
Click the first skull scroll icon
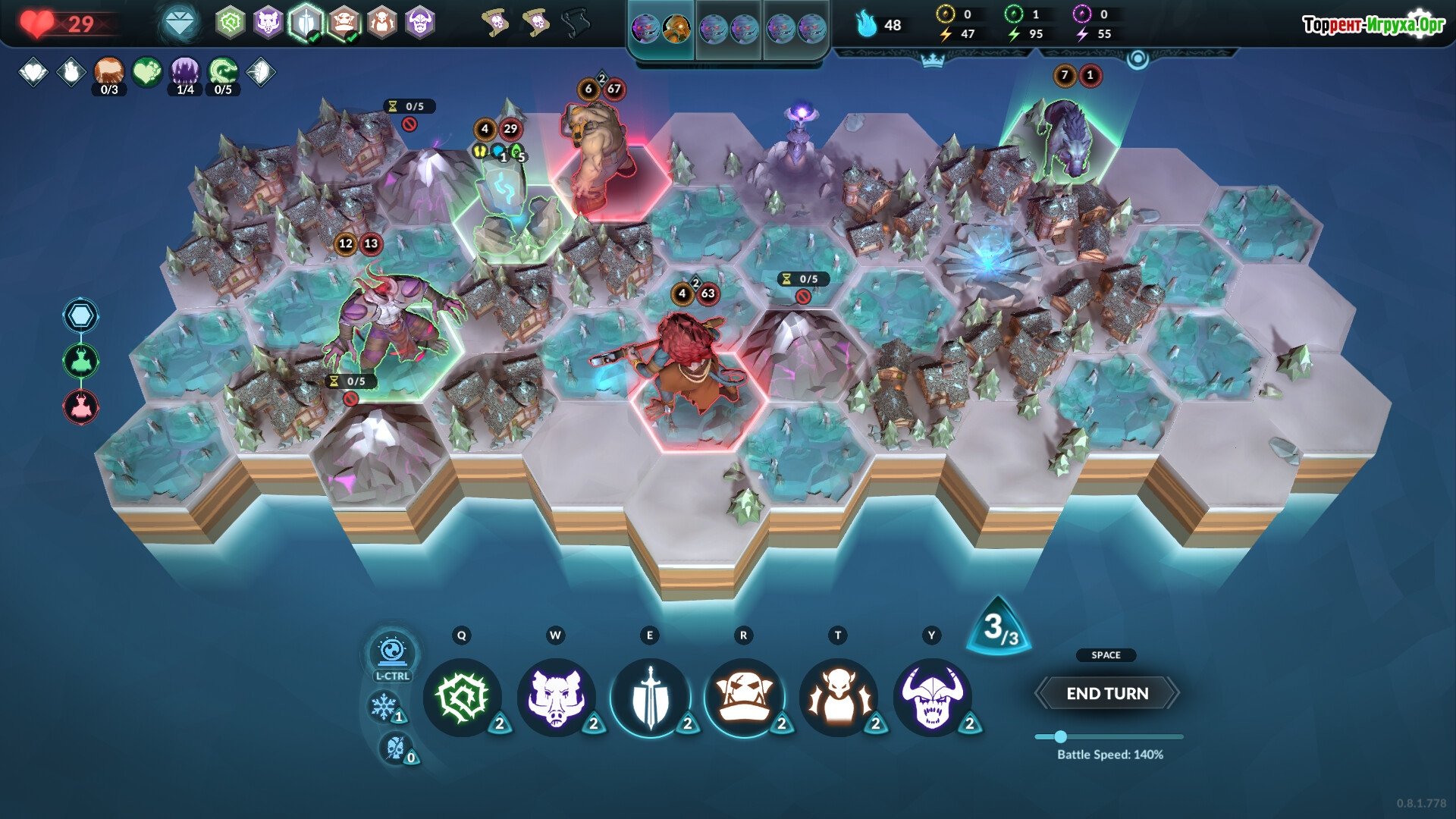[x=497, y=24]
